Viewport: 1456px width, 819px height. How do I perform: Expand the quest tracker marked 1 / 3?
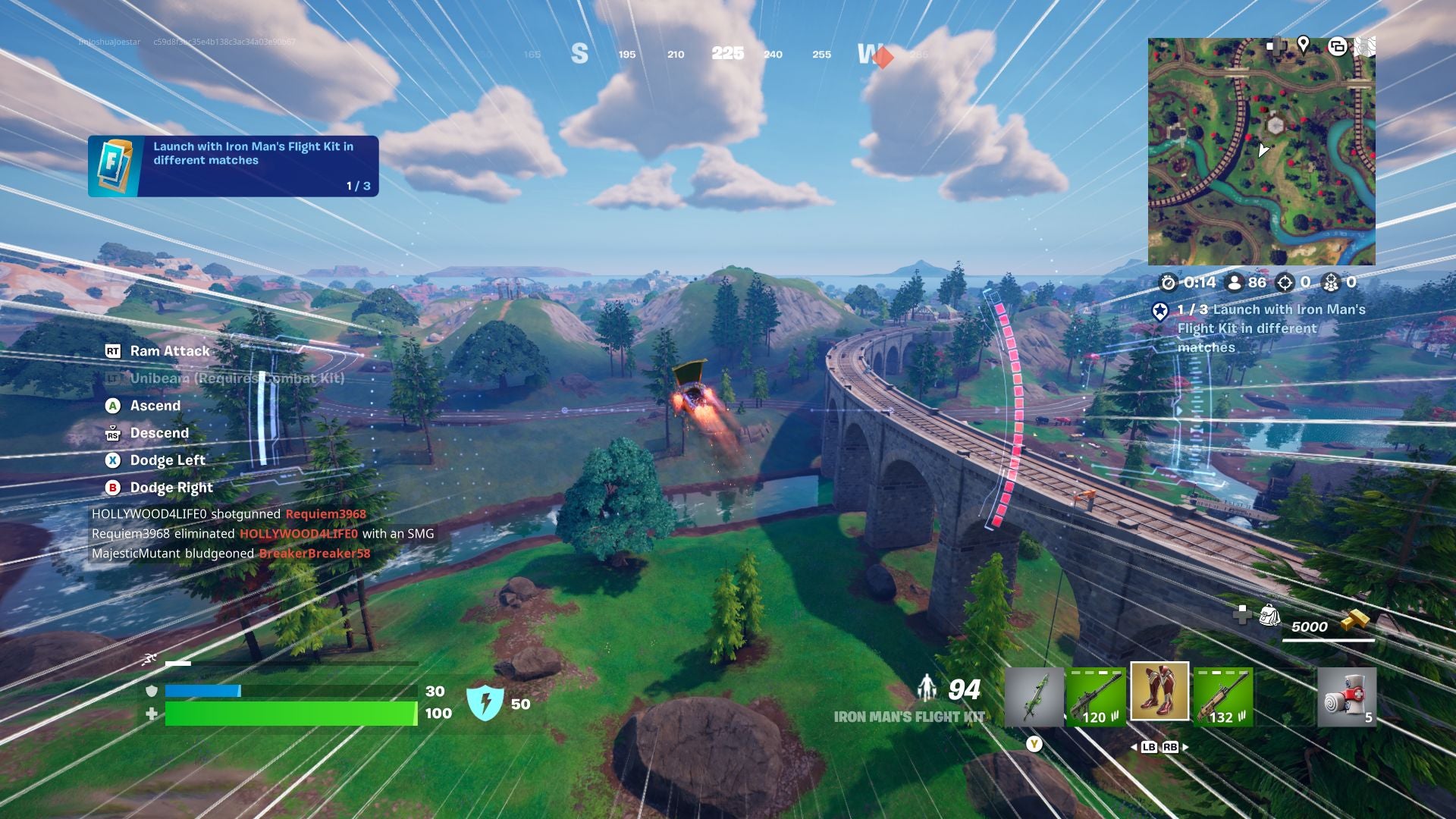click(x=1266, y=326)
